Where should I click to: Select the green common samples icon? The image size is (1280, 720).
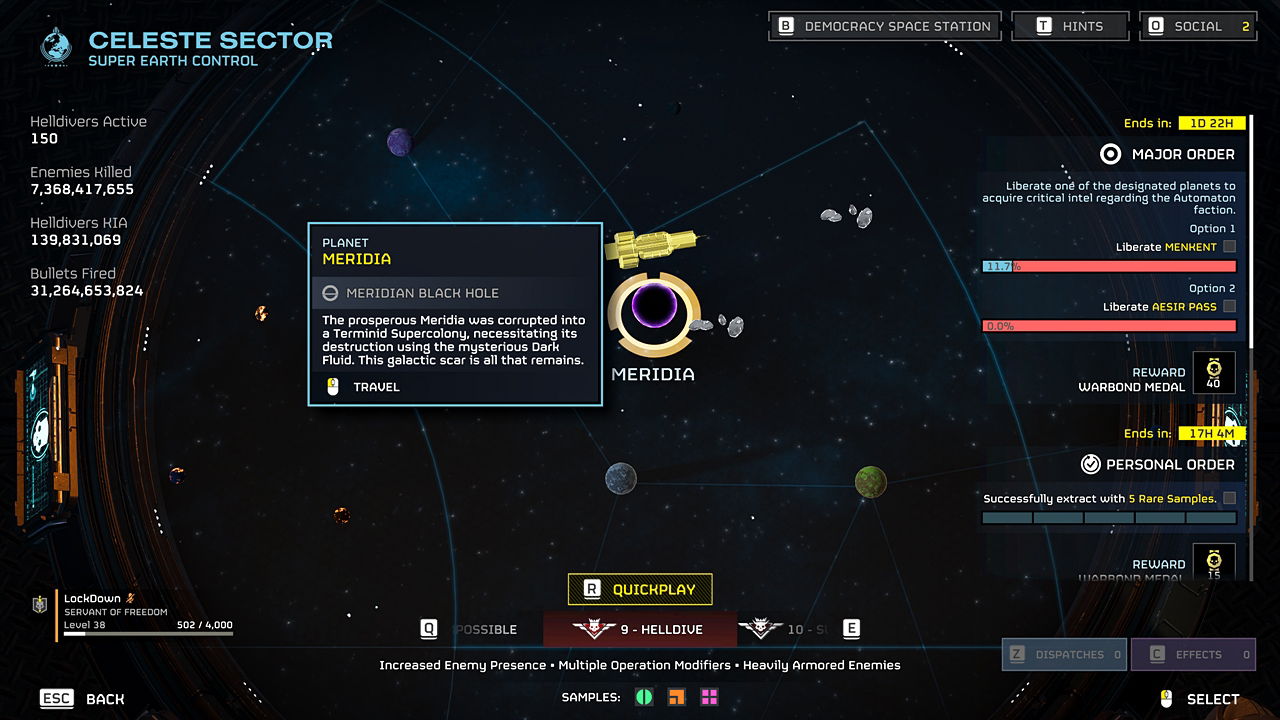pyautogui.click(x=646, y=697)
